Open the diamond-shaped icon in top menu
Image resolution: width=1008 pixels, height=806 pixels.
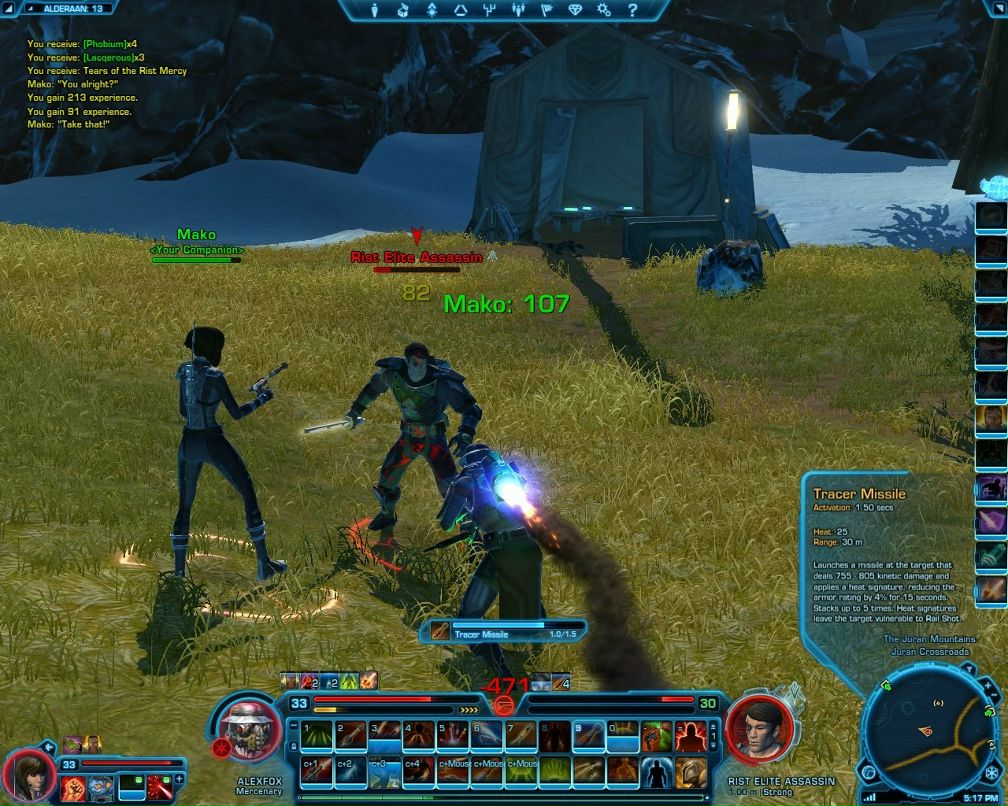point(575,10)
